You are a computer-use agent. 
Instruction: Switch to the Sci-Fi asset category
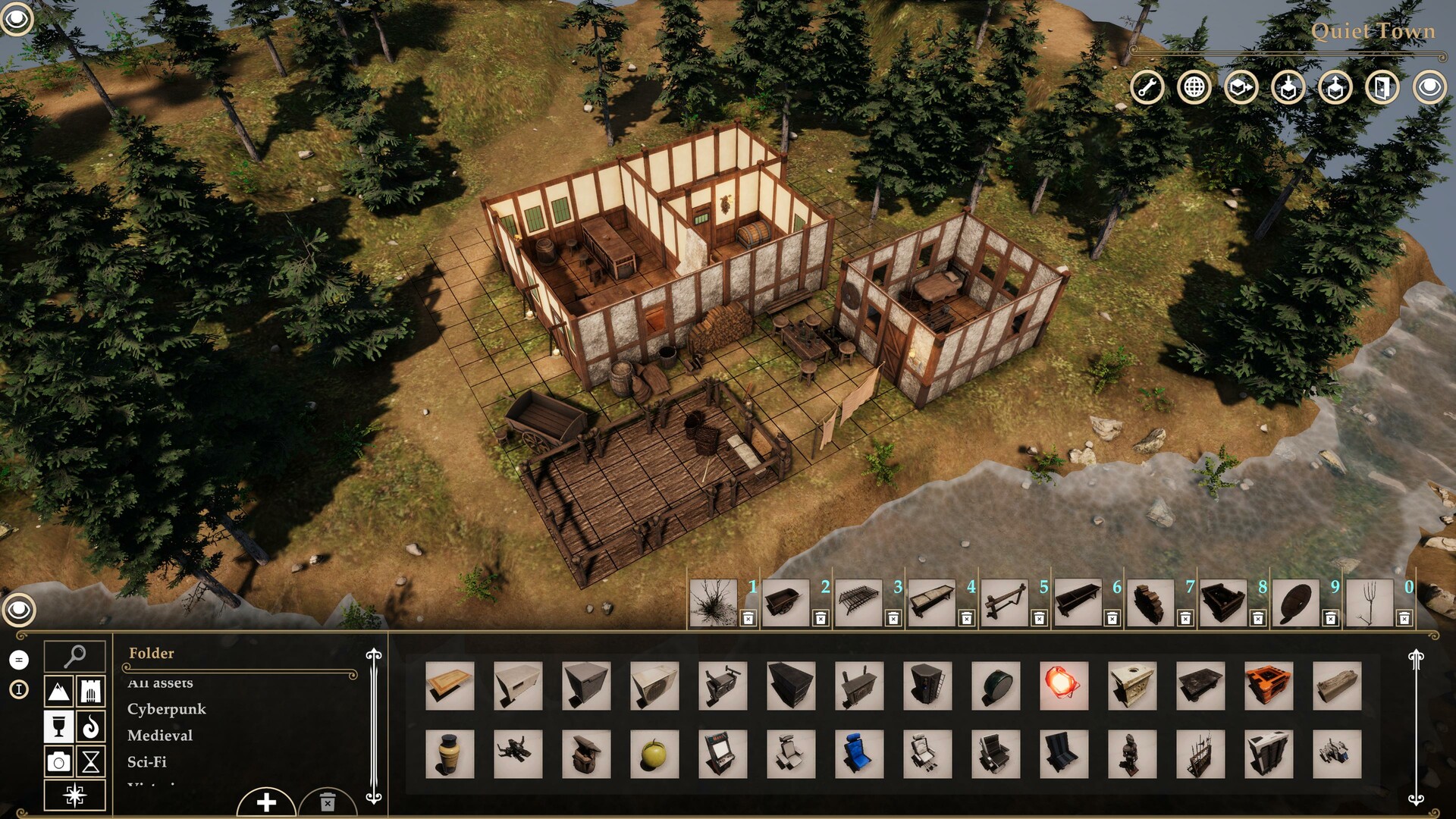[150, 761]
